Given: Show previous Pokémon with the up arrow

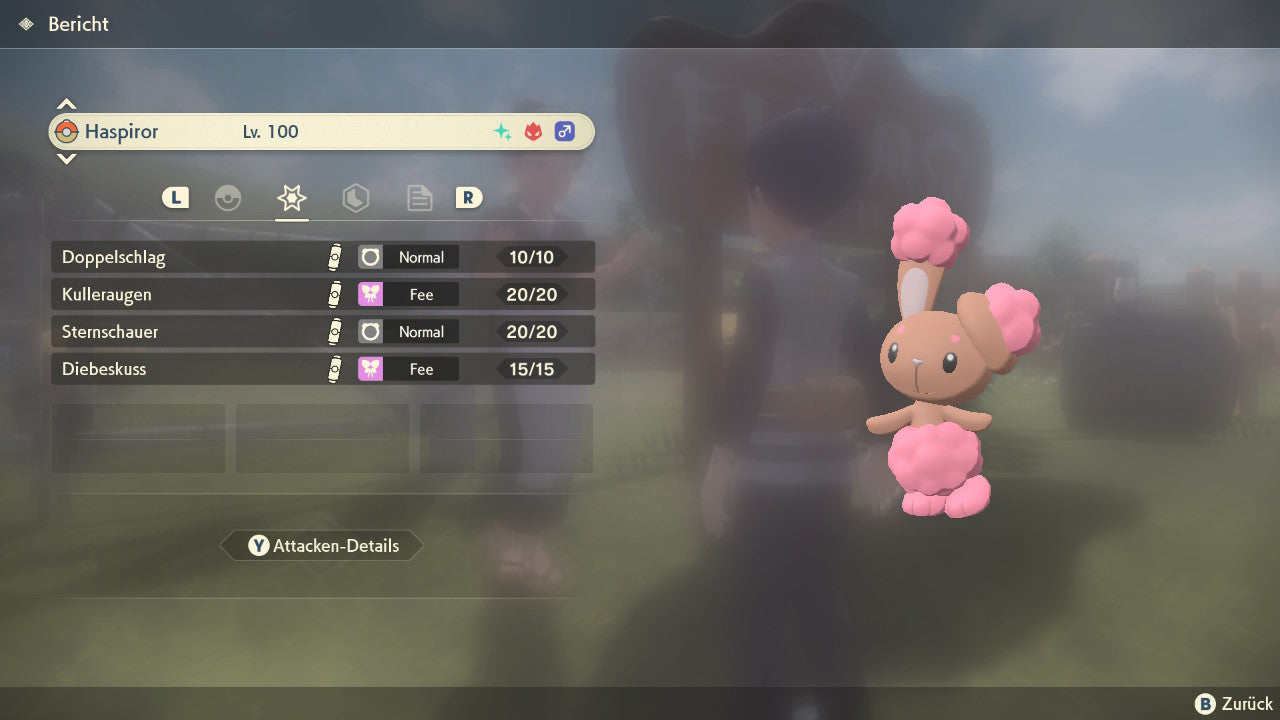Looking at the screenshot, I should (66, 104).
